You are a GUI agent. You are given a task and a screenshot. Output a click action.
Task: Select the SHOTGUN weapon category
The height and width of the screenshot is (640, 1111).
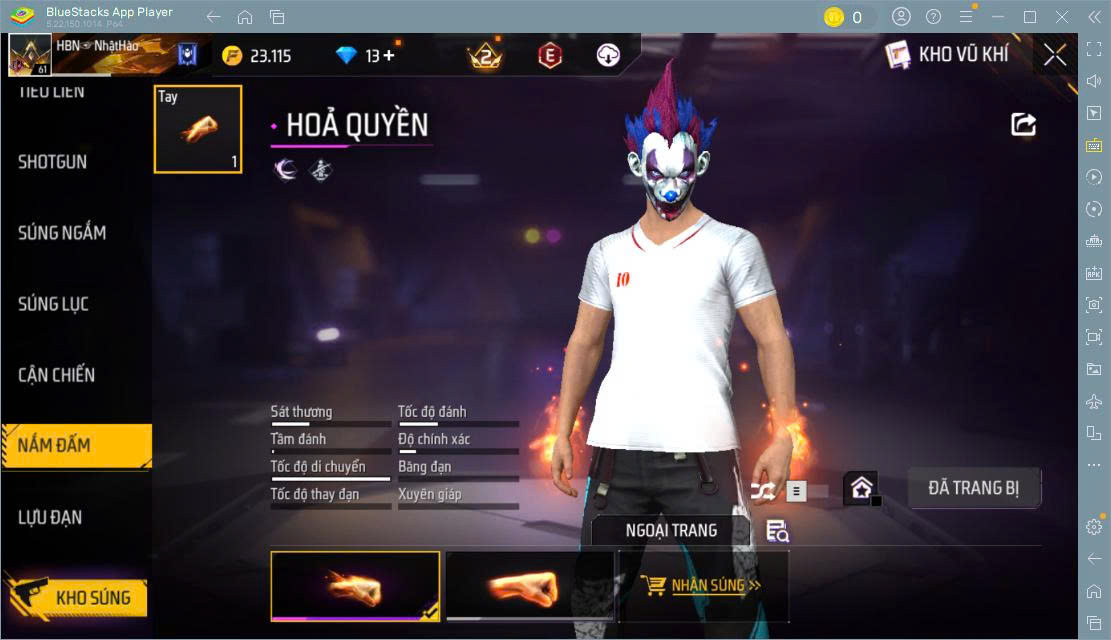53,162
